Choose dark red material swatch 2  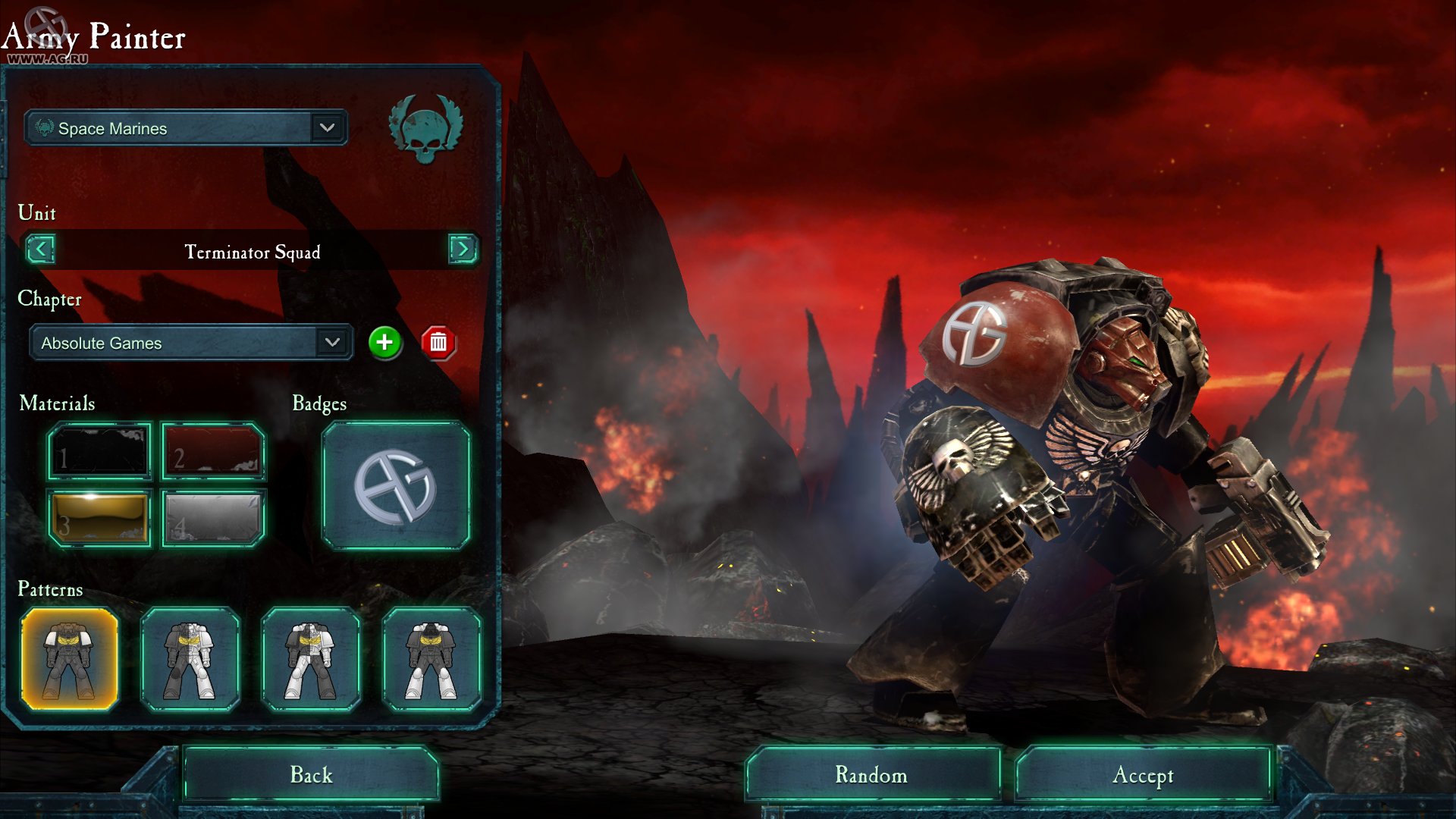click(x=213, y=452)
